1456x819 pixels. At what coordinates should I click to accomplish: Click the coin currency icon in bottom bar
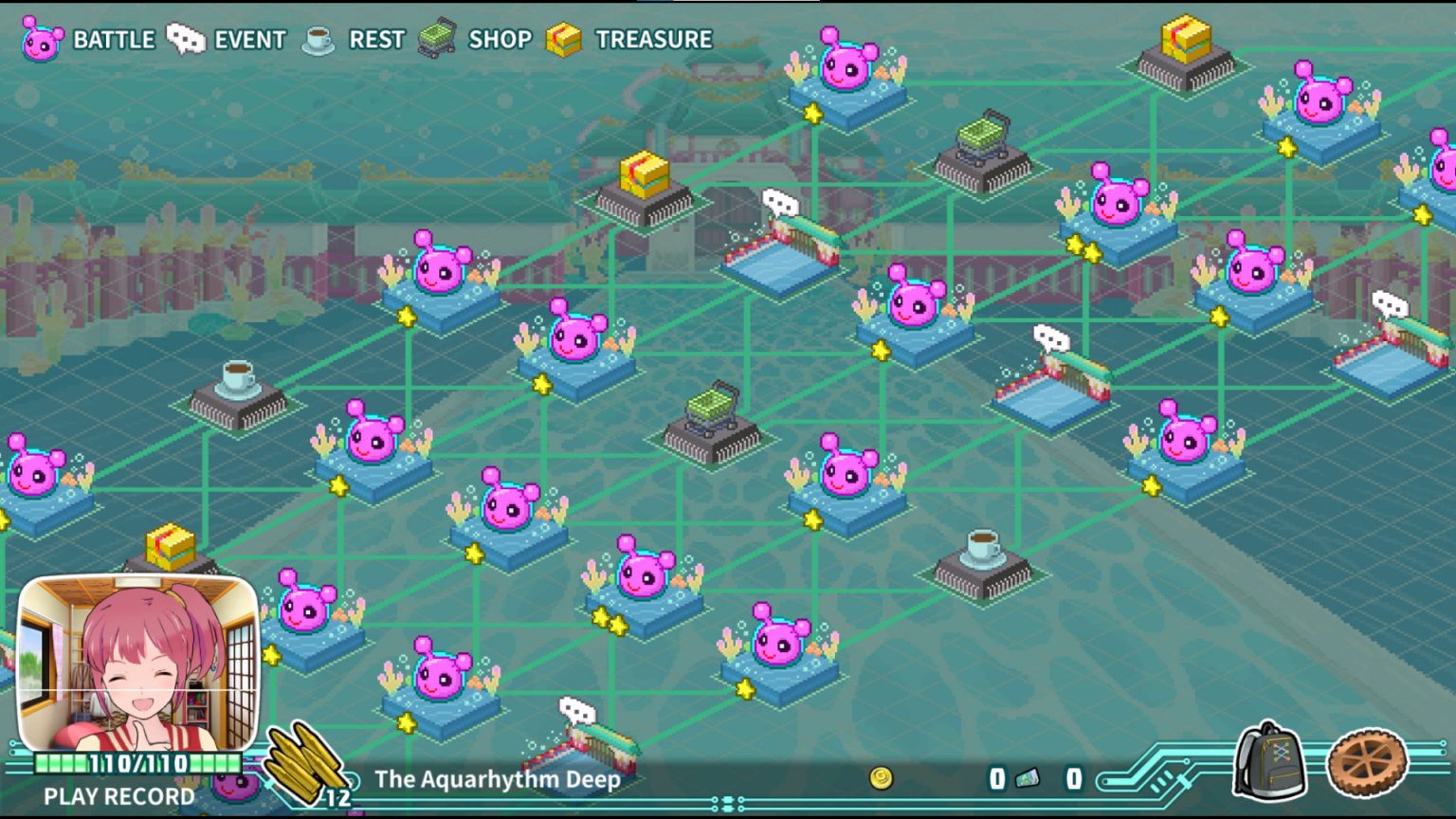tap(880, 779)
